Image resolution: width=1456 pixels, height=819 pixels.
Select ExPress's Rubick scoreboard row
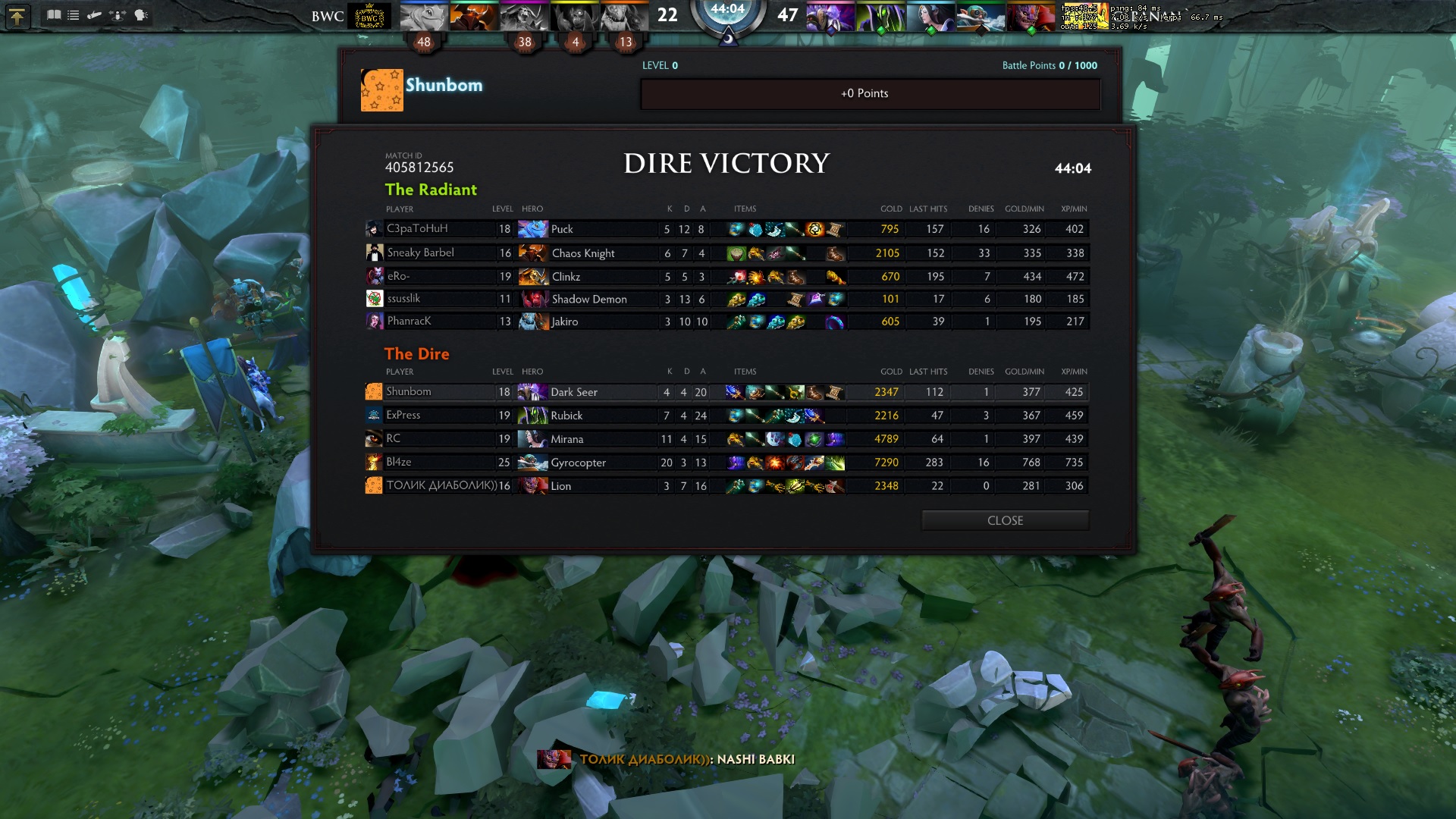tap(566, 416)
